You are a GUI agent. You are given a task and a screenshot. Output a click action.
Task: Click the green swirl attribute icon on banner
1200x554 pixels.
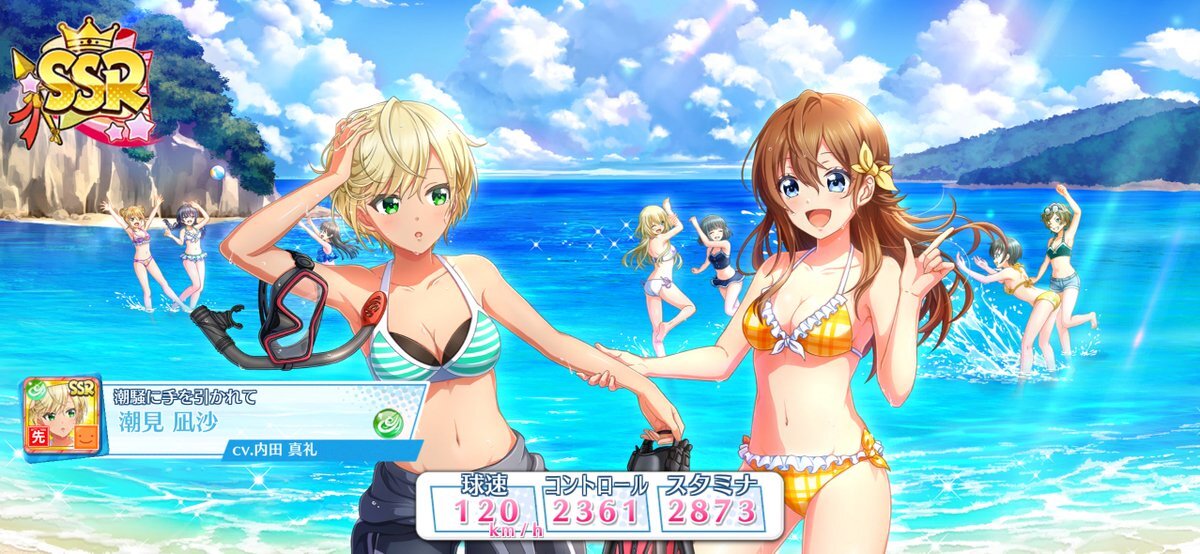click(387, 422)
